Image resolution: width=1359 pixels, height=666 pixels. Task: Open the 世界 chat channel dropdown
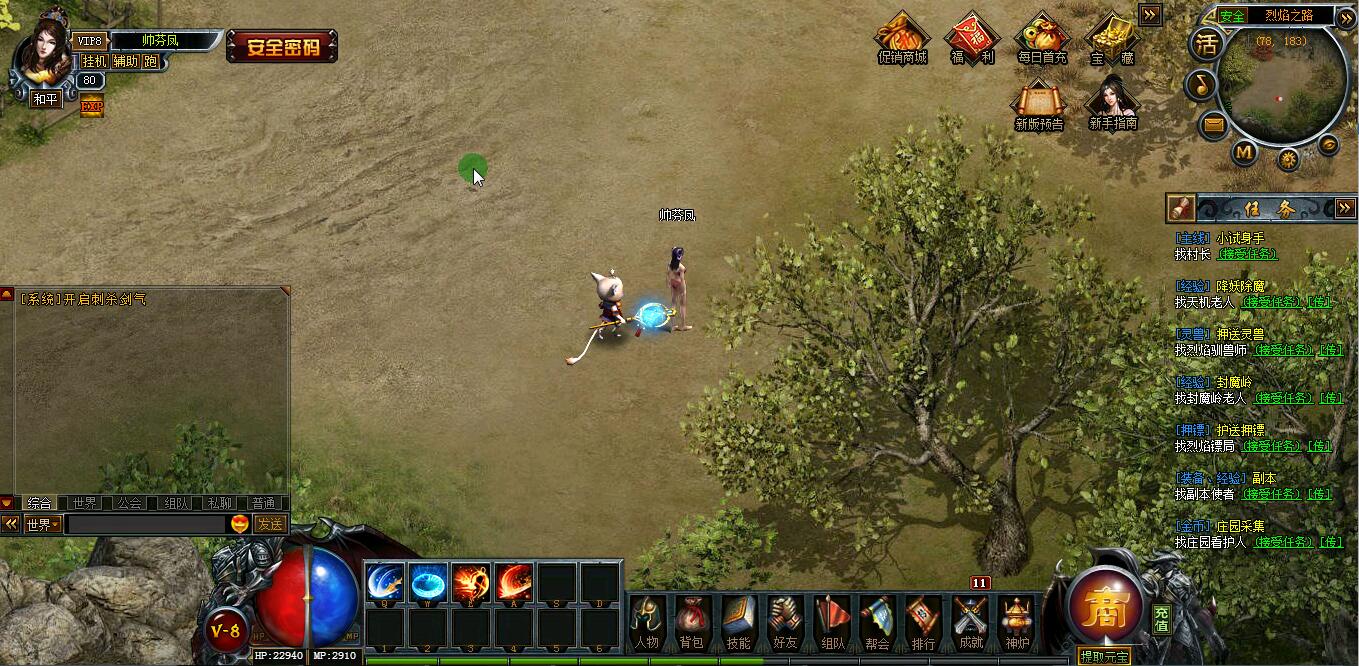pyautogui.click(x=43, y=524)
